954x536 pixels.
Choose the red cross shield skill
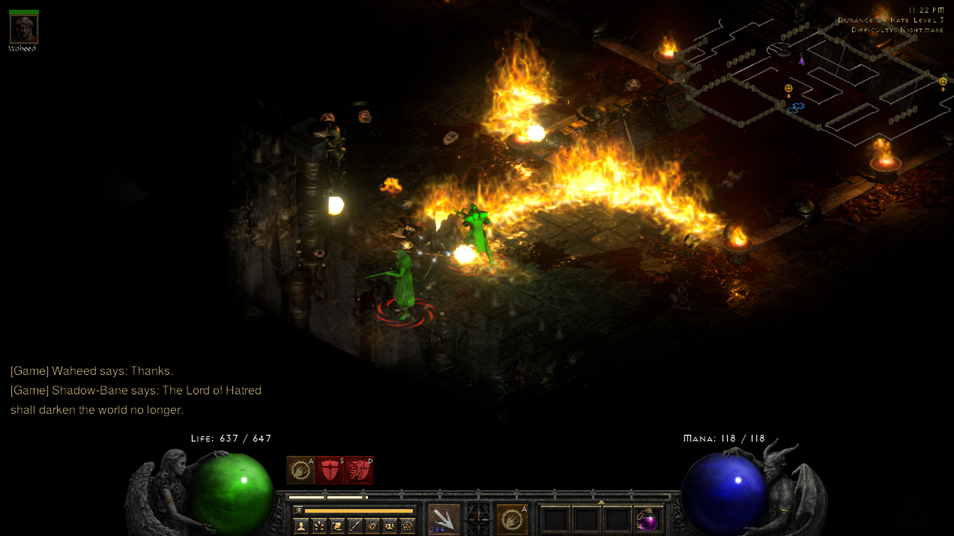click(329, 470)
